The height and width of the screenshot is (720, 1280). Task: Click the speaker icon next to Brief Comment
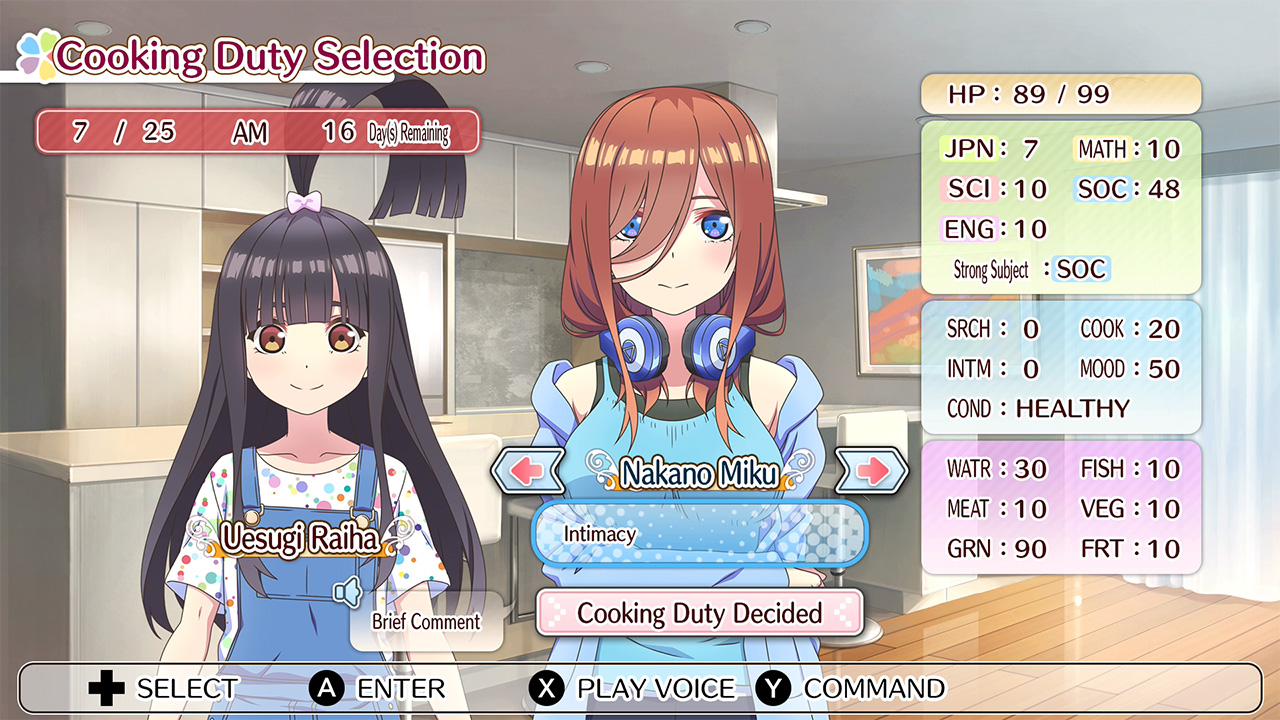pos(348,594)
